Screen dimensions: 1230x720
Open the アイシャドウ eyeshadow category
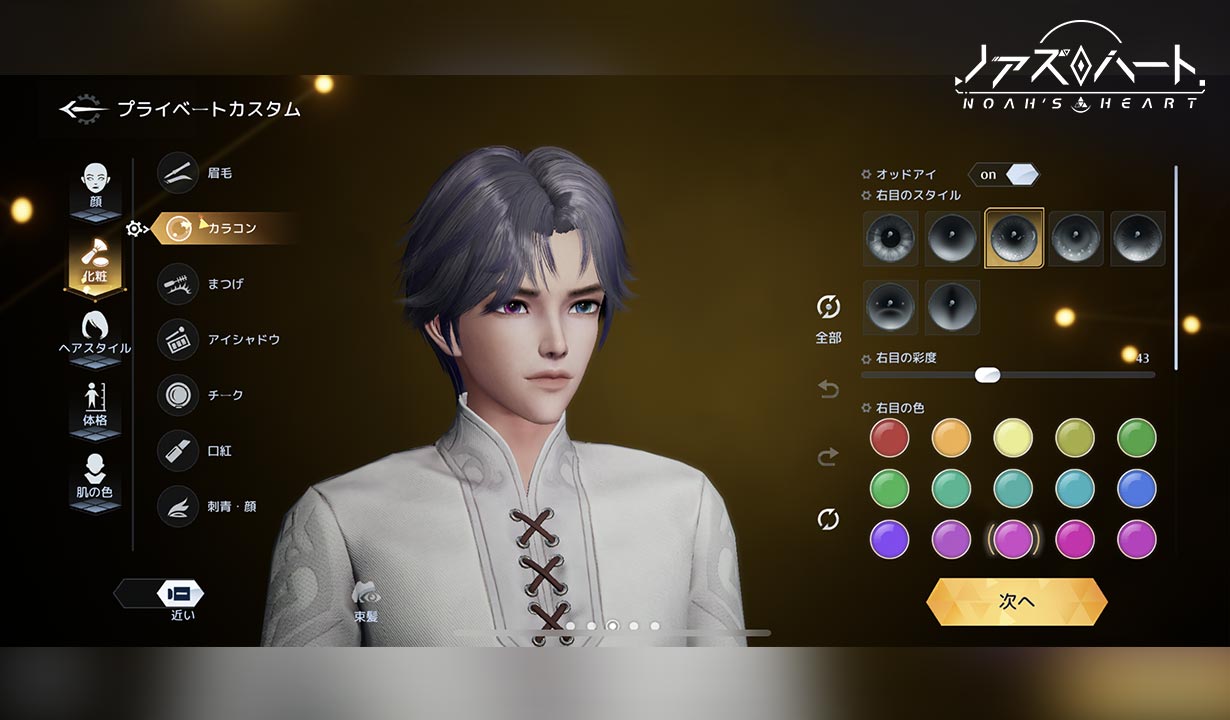click(178, 340)
